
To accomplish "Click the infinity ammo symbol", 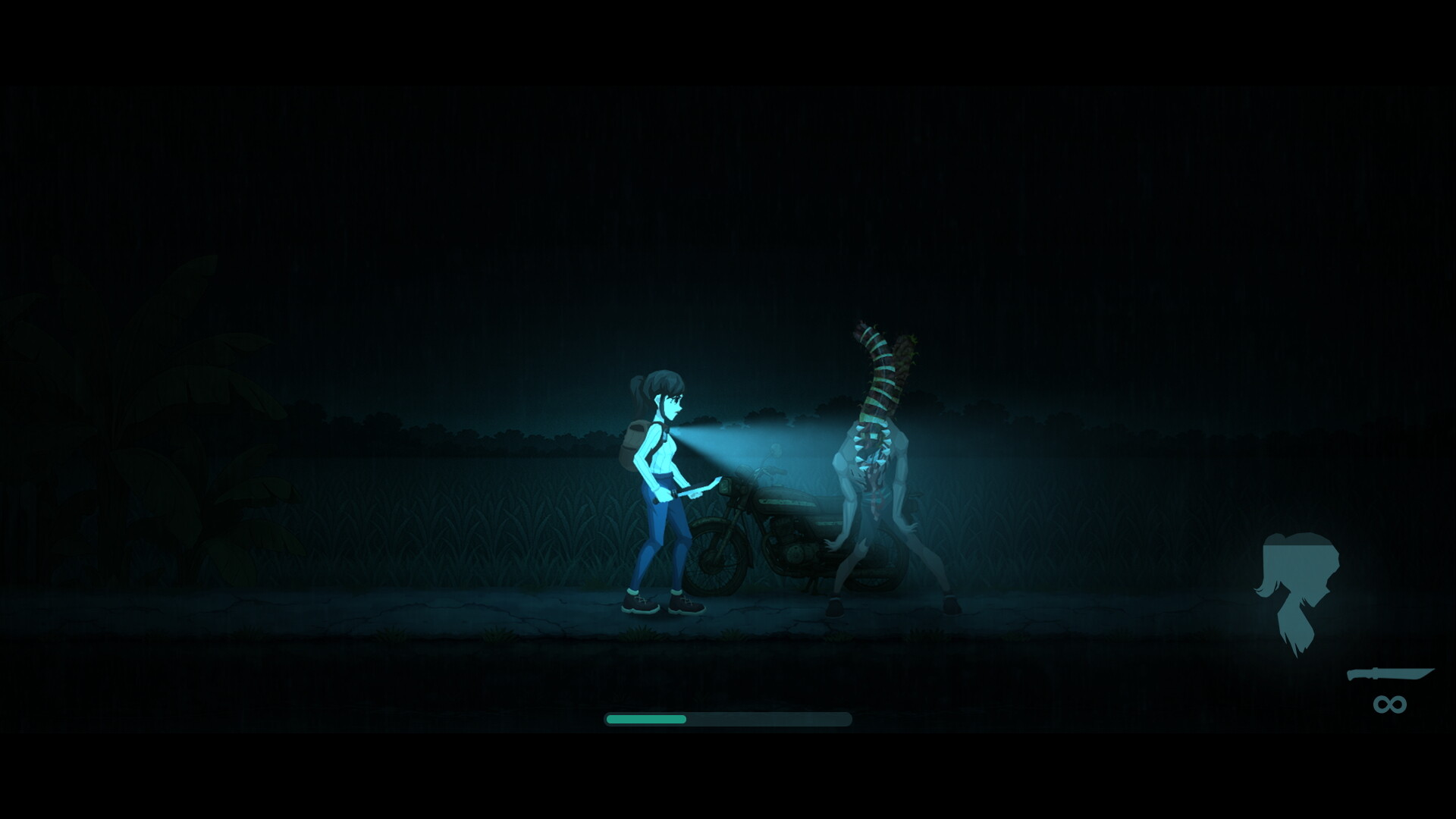I will pyautogui.click(x=1390, y=704).
